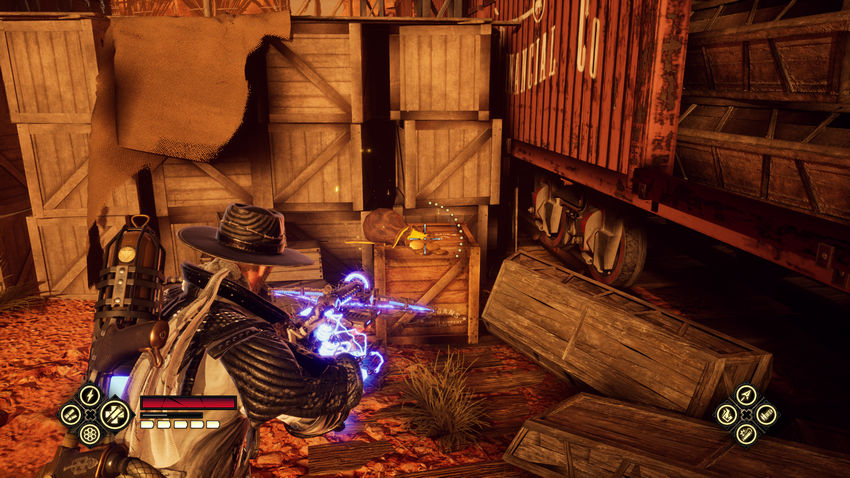Choose the rifle cartridges icon

coord(765,414)
